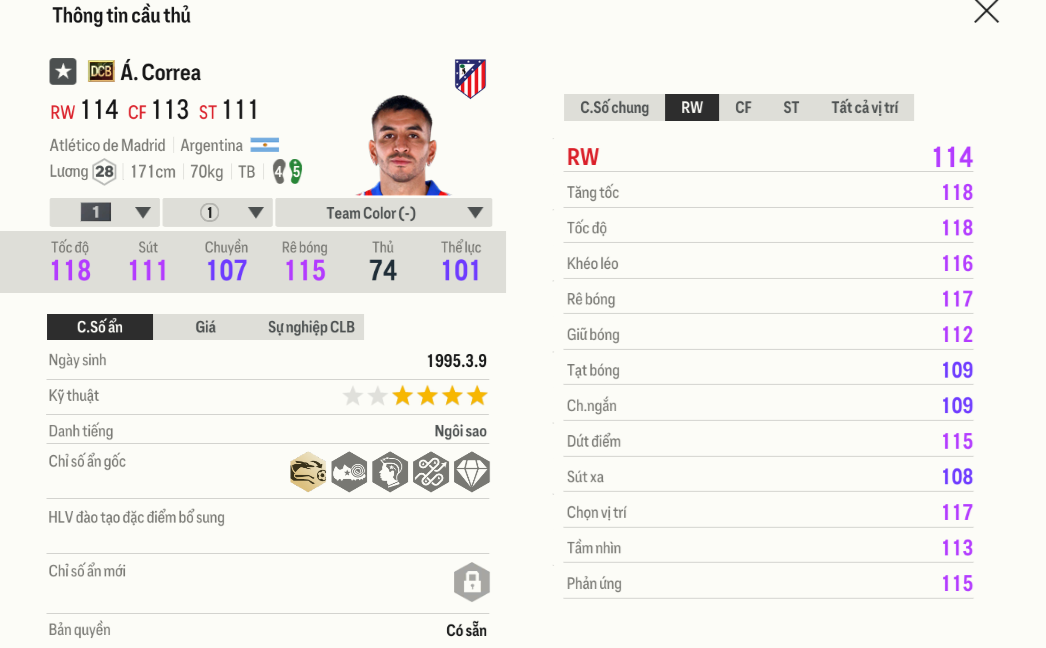Click the diamond hidden trait icon
This screenshot has width=1046, height=648.
(471, 472)
